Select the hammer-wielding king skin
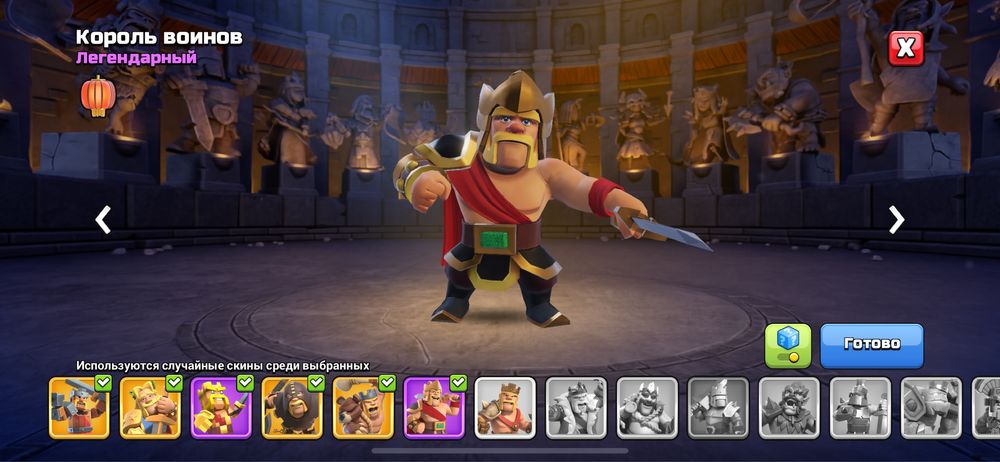The width and height of the screenshot is (1000, 462). [80, 407]
